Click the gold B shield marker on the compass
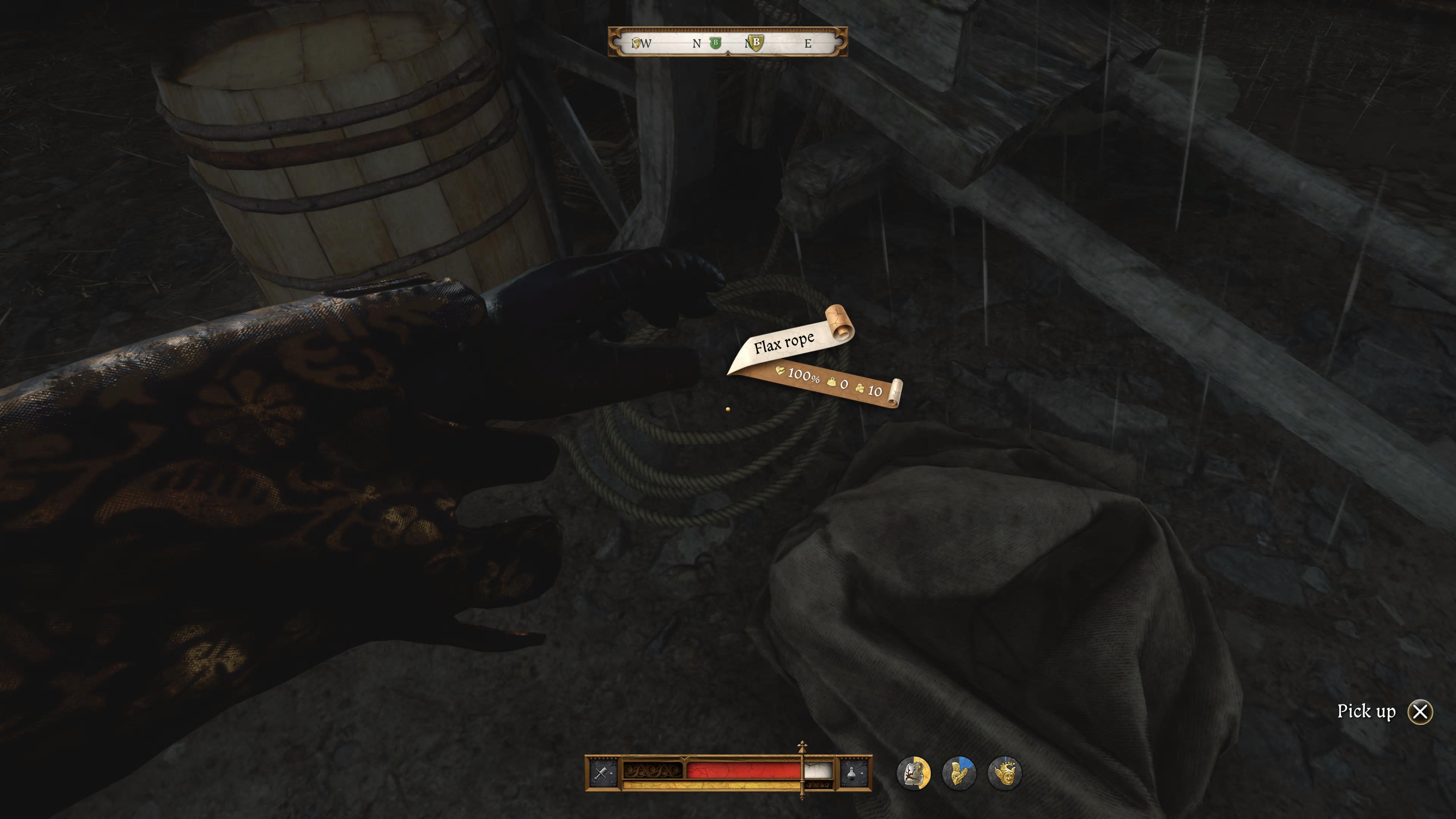The height and width of the screenshot is (819, 1456). 756,42
